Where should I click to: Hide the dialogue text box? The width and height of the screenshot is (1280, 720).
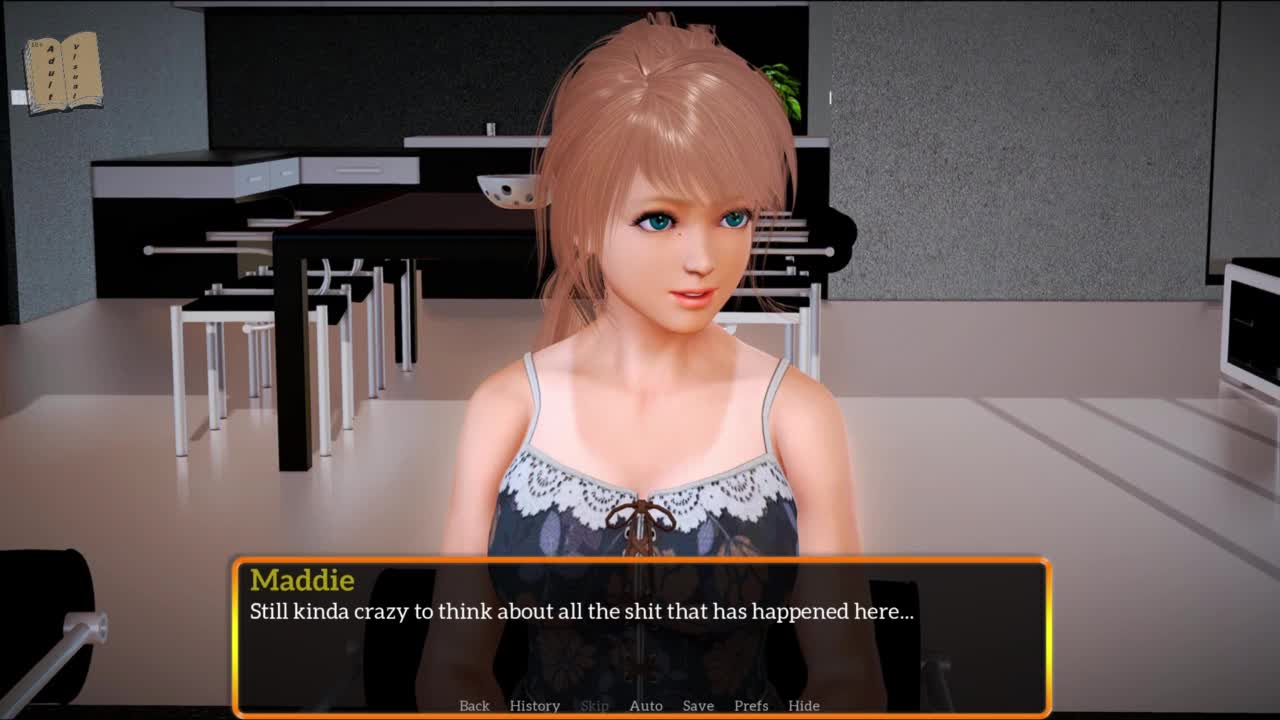[804, 705]
